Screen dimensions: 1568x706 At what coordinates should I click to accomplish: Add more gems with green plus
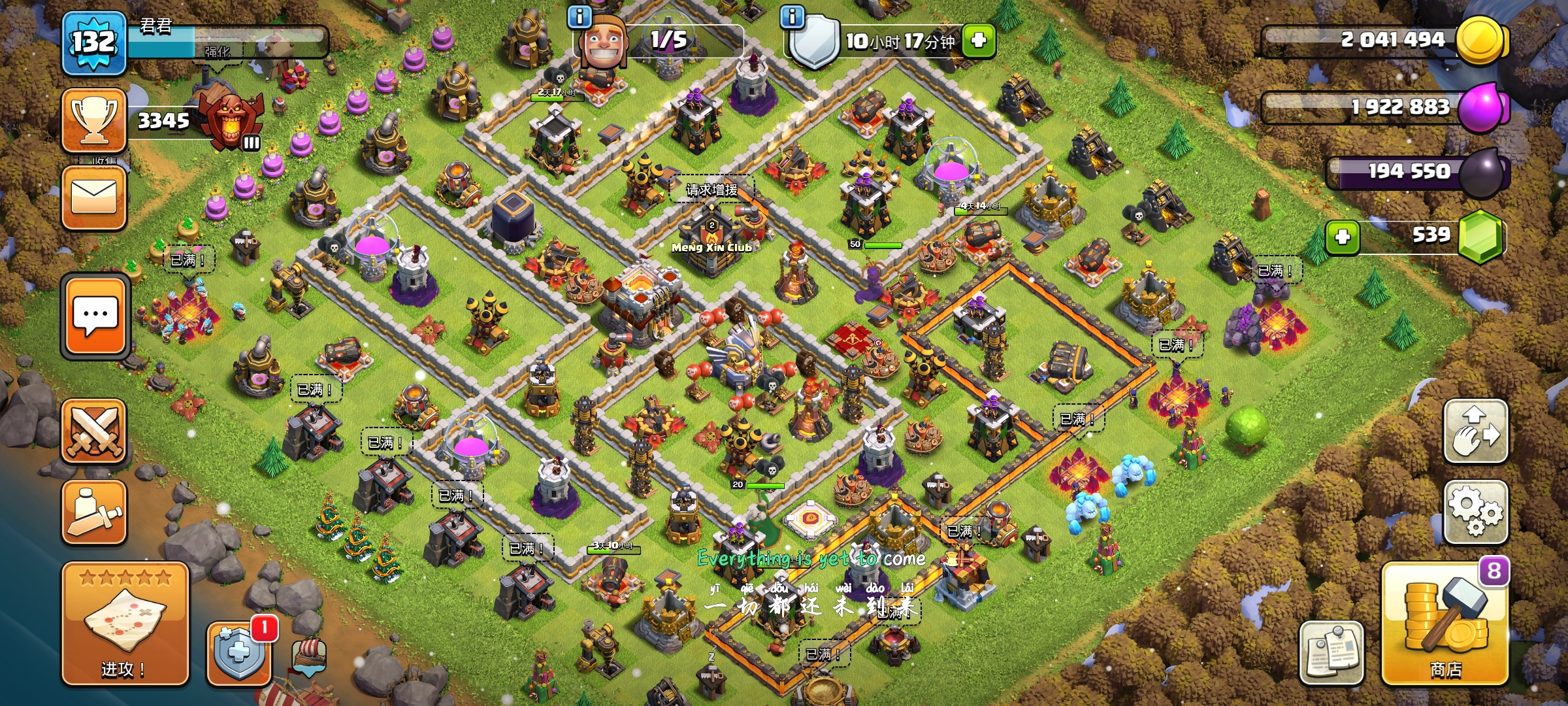[x=1343, y=237]
